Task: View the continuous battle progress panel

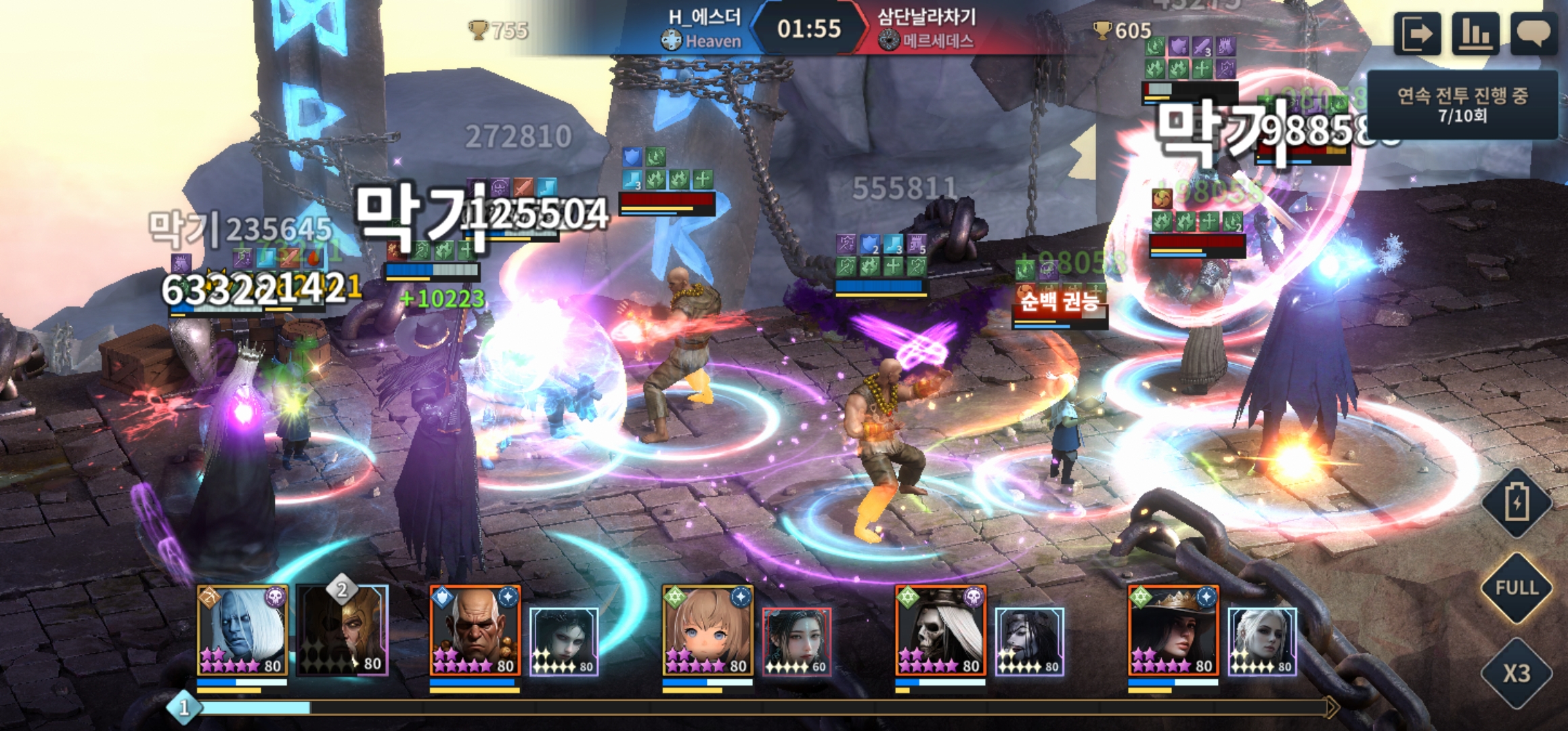Action: [1462, 105]
